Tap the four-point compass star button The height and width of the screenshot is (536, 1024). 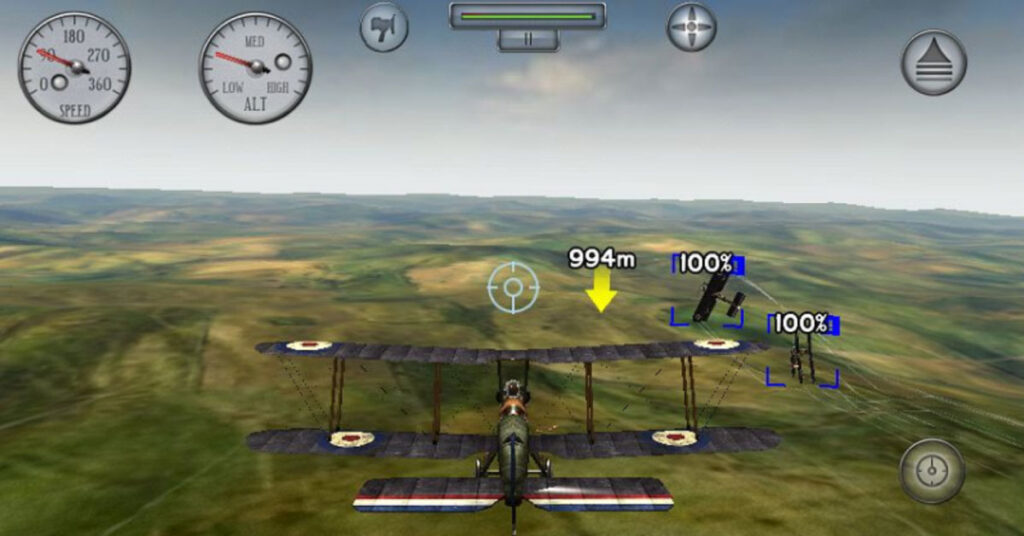click(x=691, y=27)
